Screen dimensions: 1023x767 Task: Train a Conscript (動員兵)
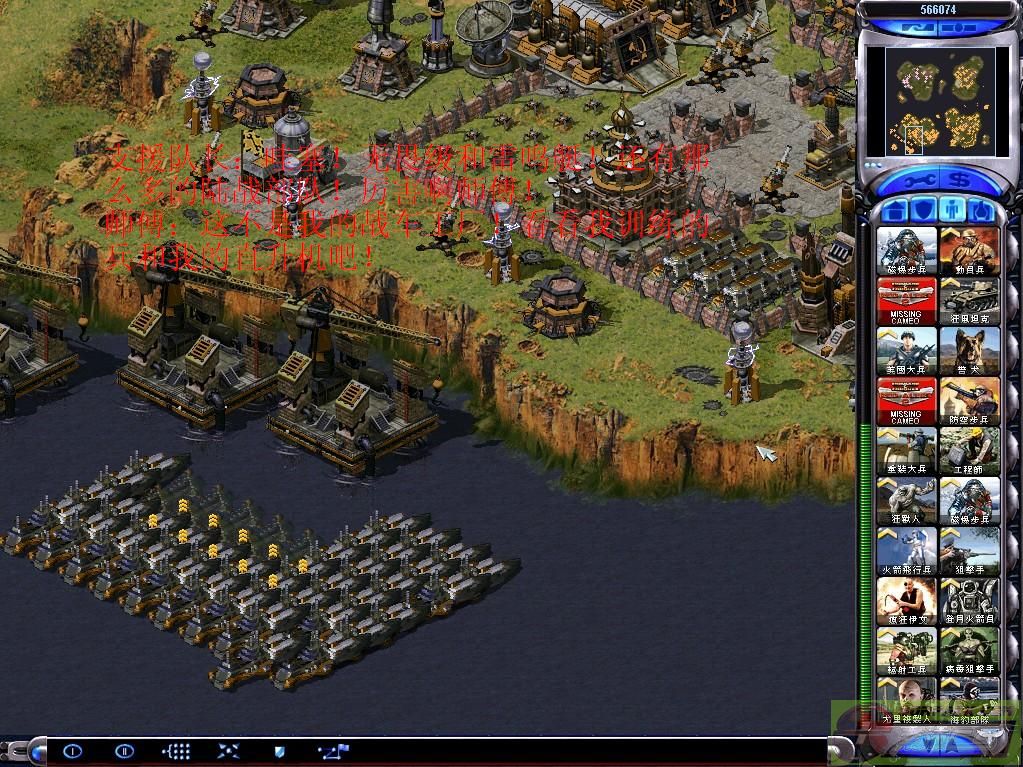(x=969, y=251)
